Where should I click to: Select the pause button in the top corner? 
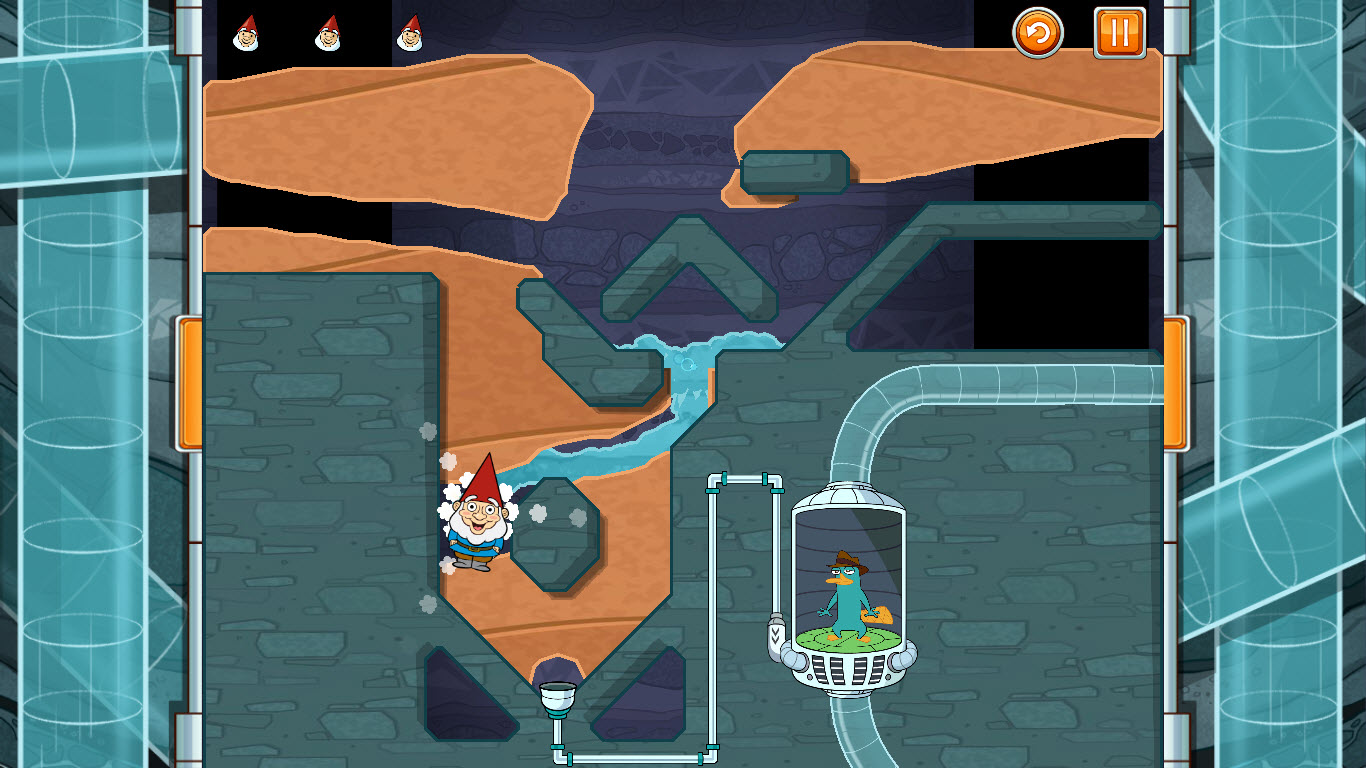tap(1117, 34)
